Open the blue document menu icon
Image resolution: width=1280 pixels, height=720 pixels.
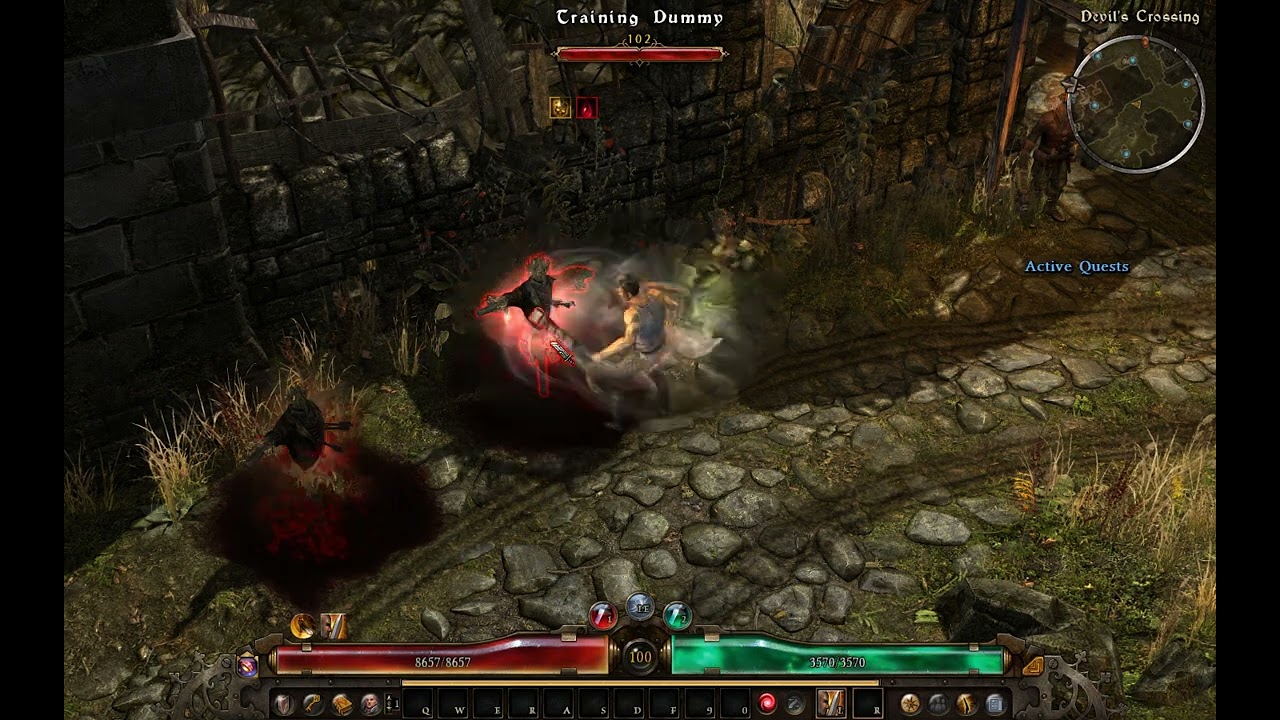(995, 703)
